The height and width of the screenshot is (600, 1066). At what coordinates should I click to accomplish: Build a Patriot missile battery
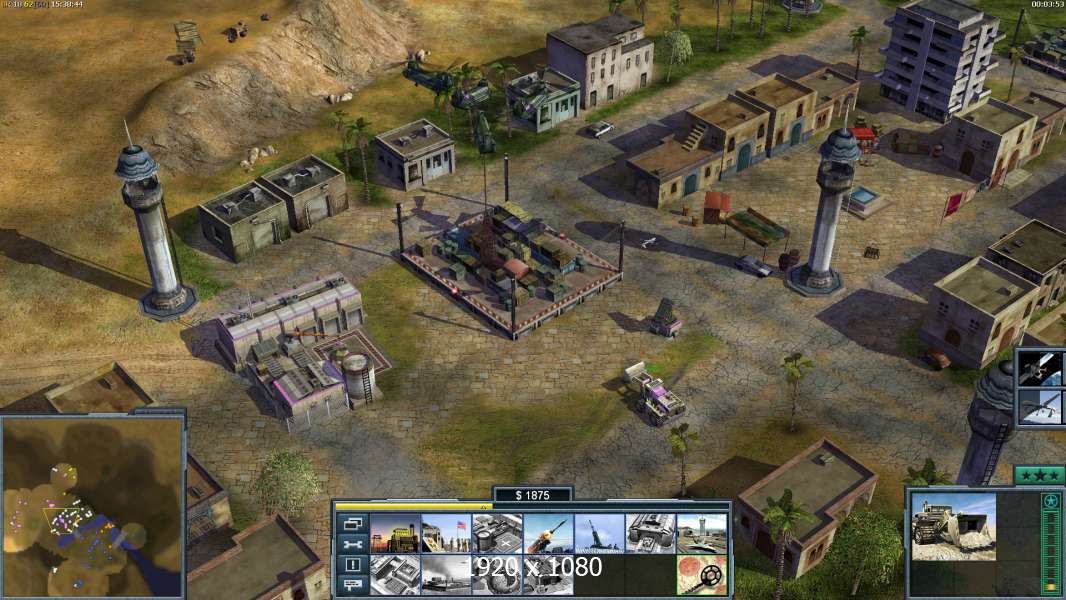548,533
